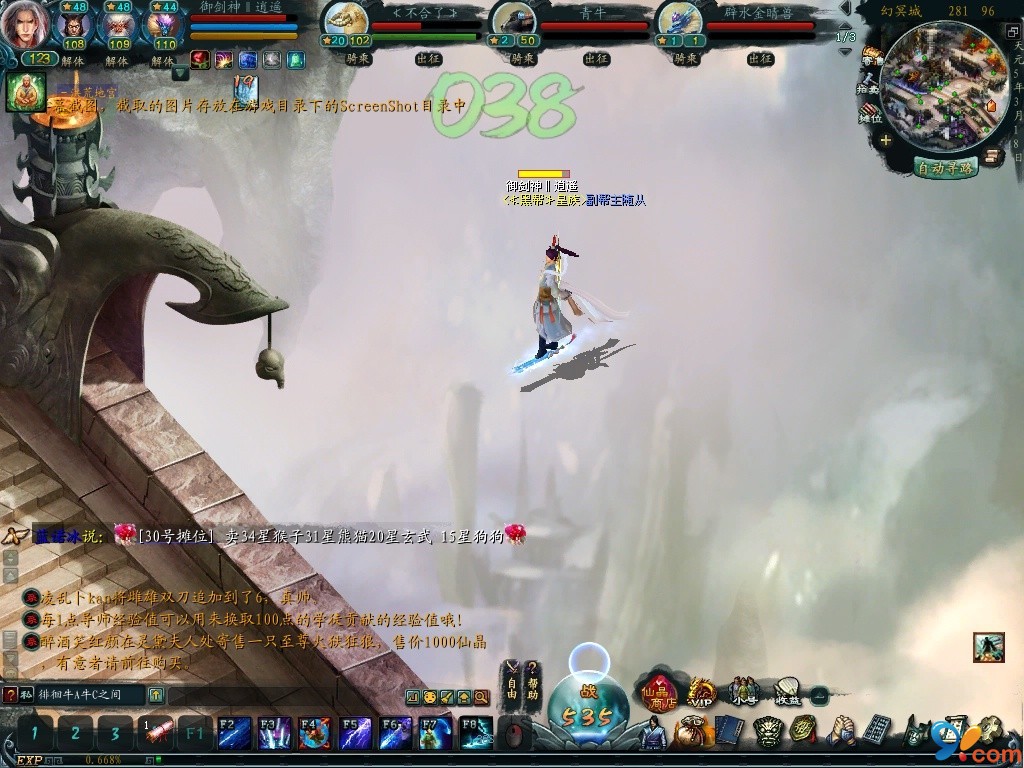Click the 帮助 help button
The height and width of the screenshot is (768, 1024).
(x=533, y=681)
